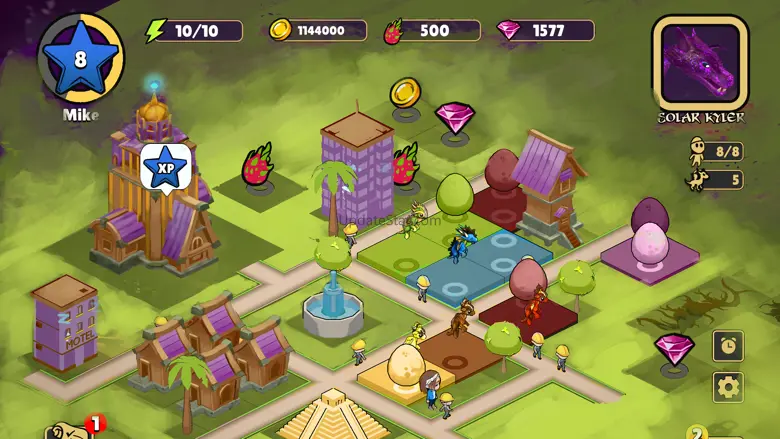Collect the floating gold coin pickup
Image resolution: width=780 pixels, height=439 pixels.
point(405,94)
